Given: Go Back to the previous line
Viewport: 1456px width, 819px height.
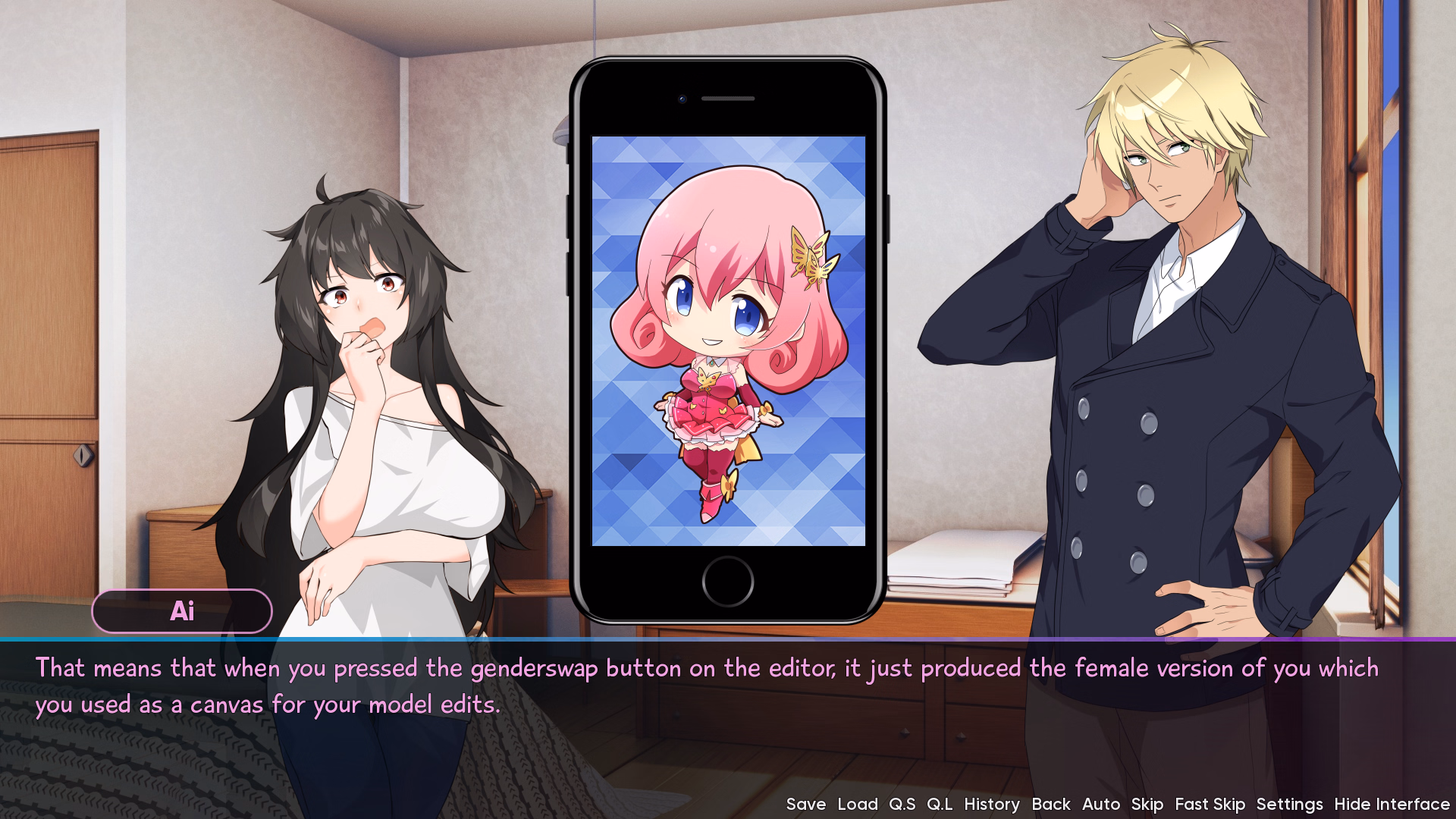Looking at the screenshot, I should (x=1051, y=804).
